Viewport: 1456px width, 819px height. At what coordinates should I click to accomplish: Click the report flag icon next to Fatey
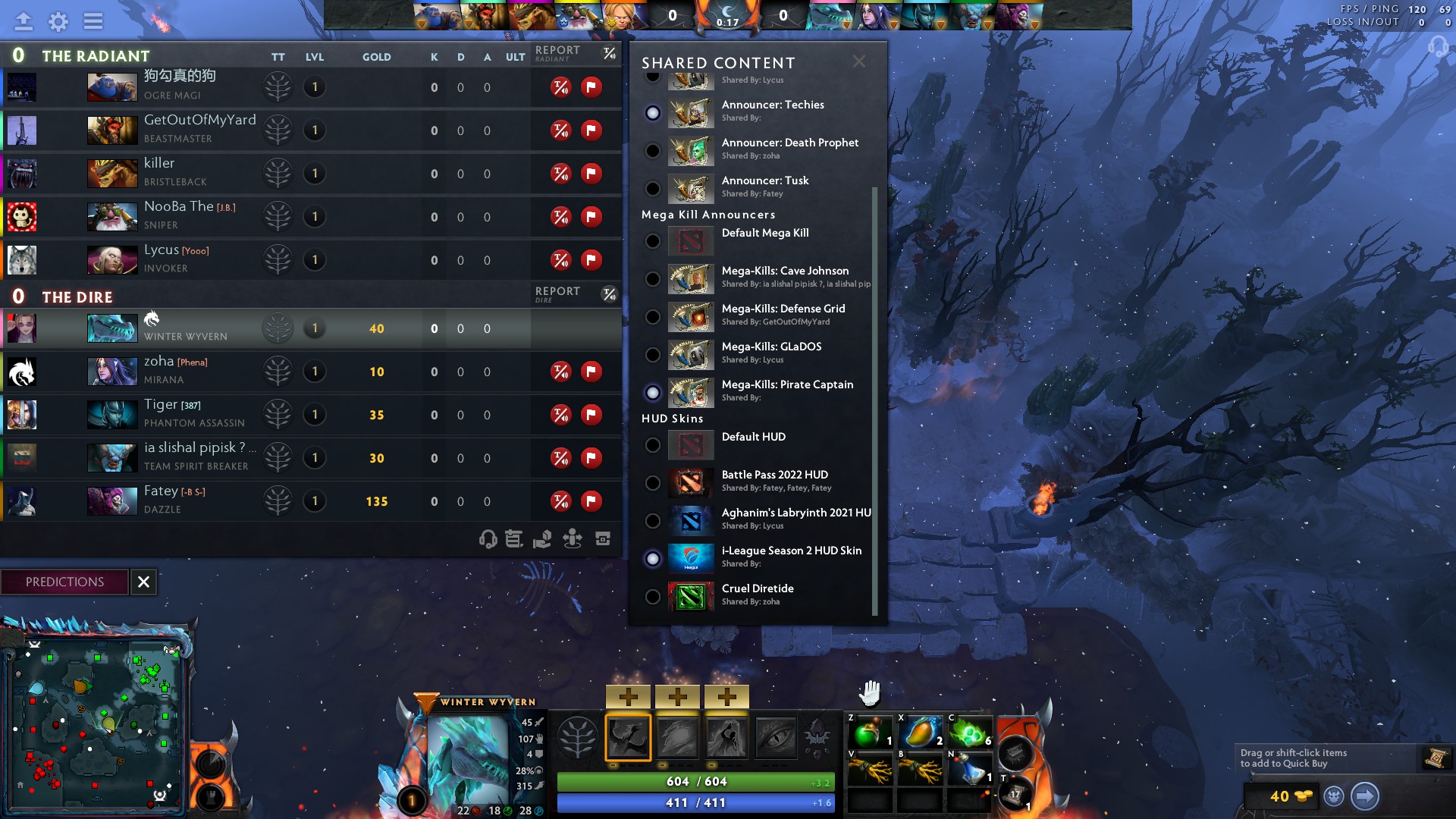591,501
